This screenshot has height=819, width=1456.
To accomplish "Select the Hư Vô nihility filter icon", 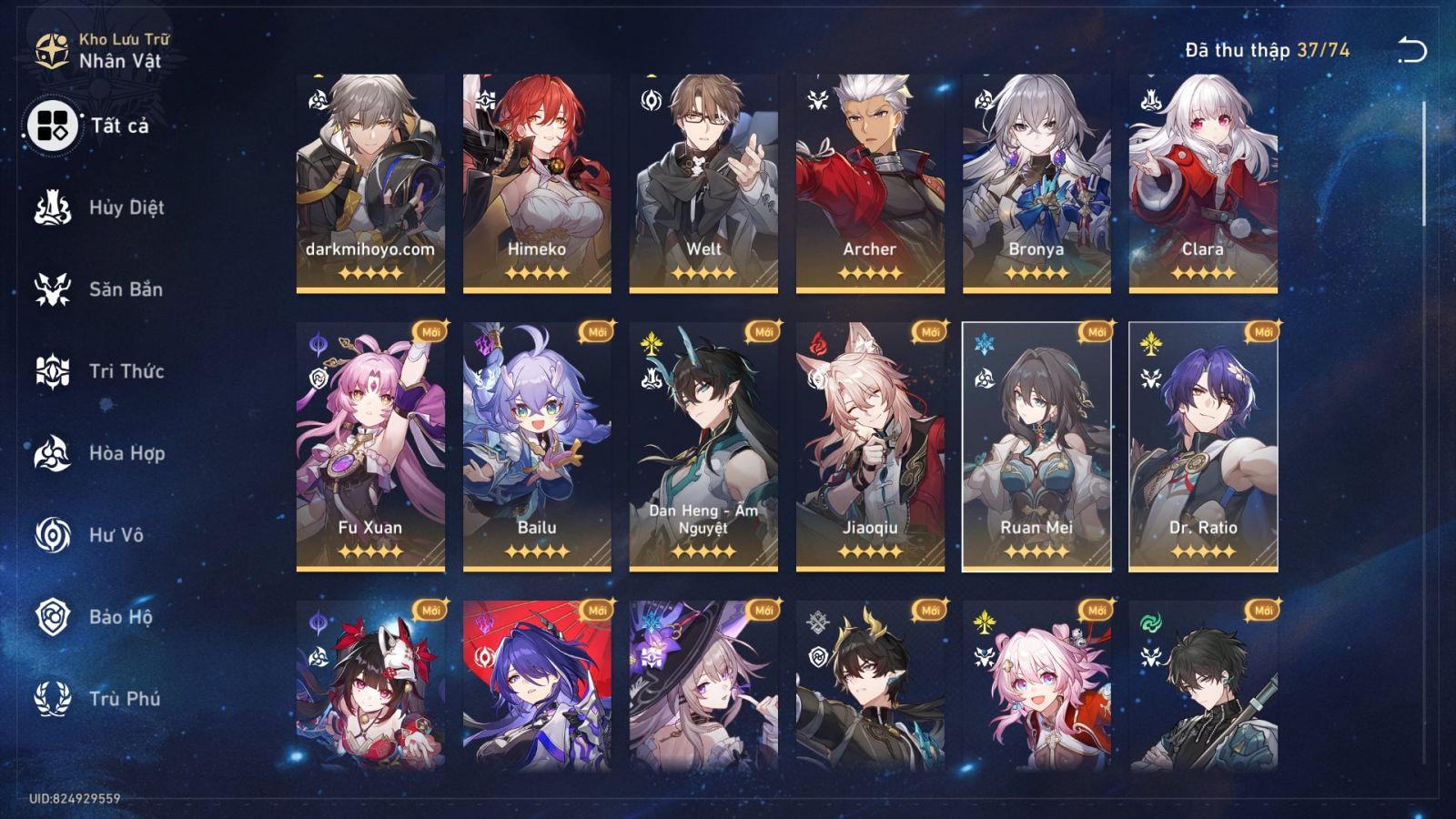I will pyautogui.click(x=52, y=535).
